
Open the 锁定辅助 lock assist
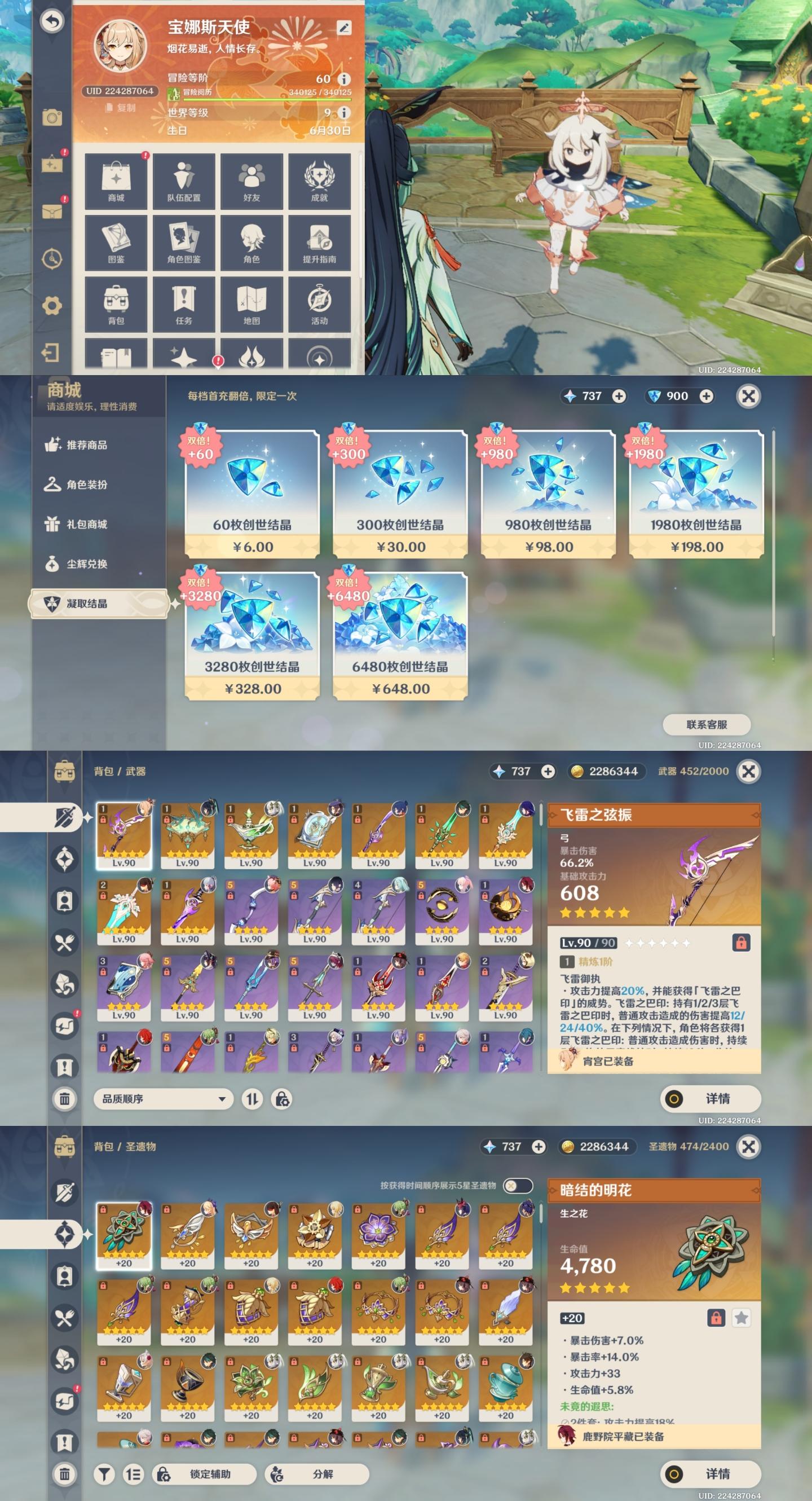(204, 1473)
